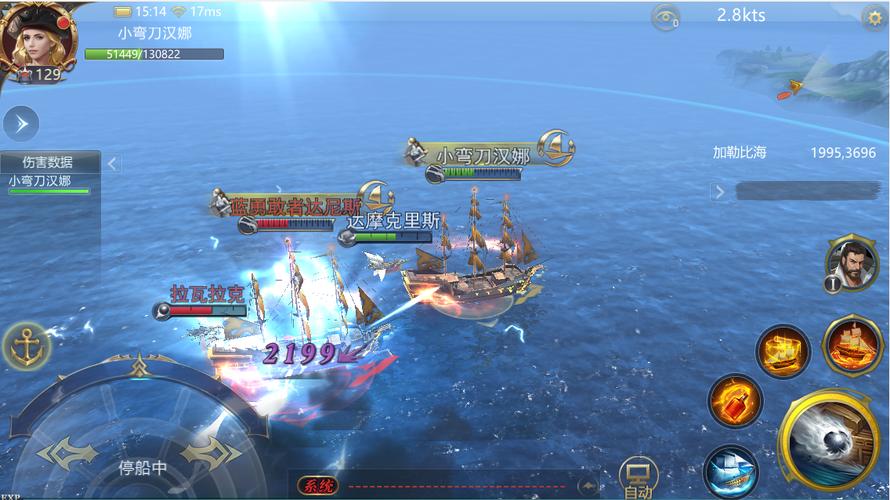Increase sail speed with the top helm chevron
The height and width of the screenshot is (500, 890).
[140, 367]
